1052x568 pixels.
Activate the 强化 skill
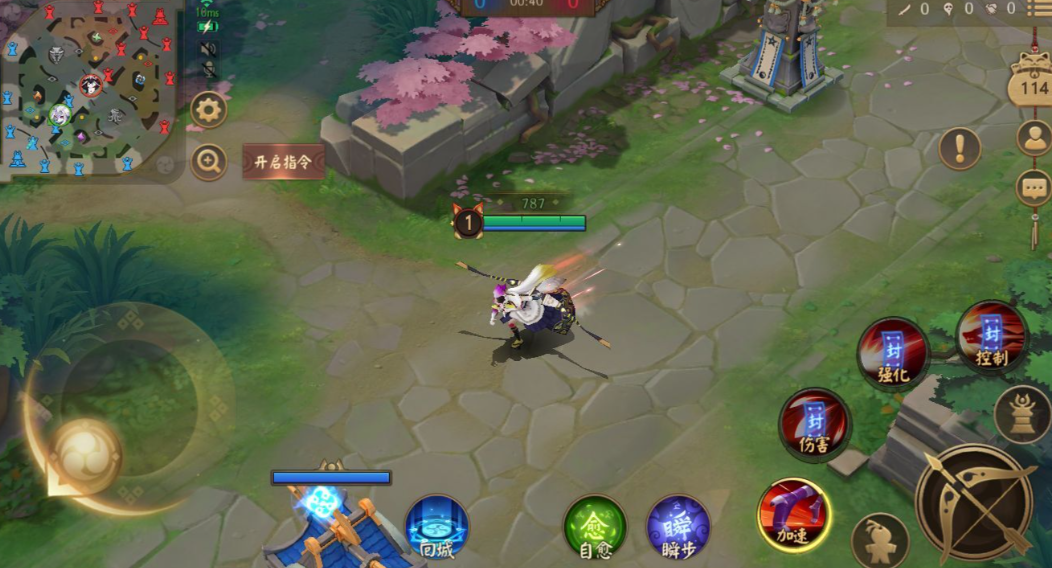click(893, 353)
